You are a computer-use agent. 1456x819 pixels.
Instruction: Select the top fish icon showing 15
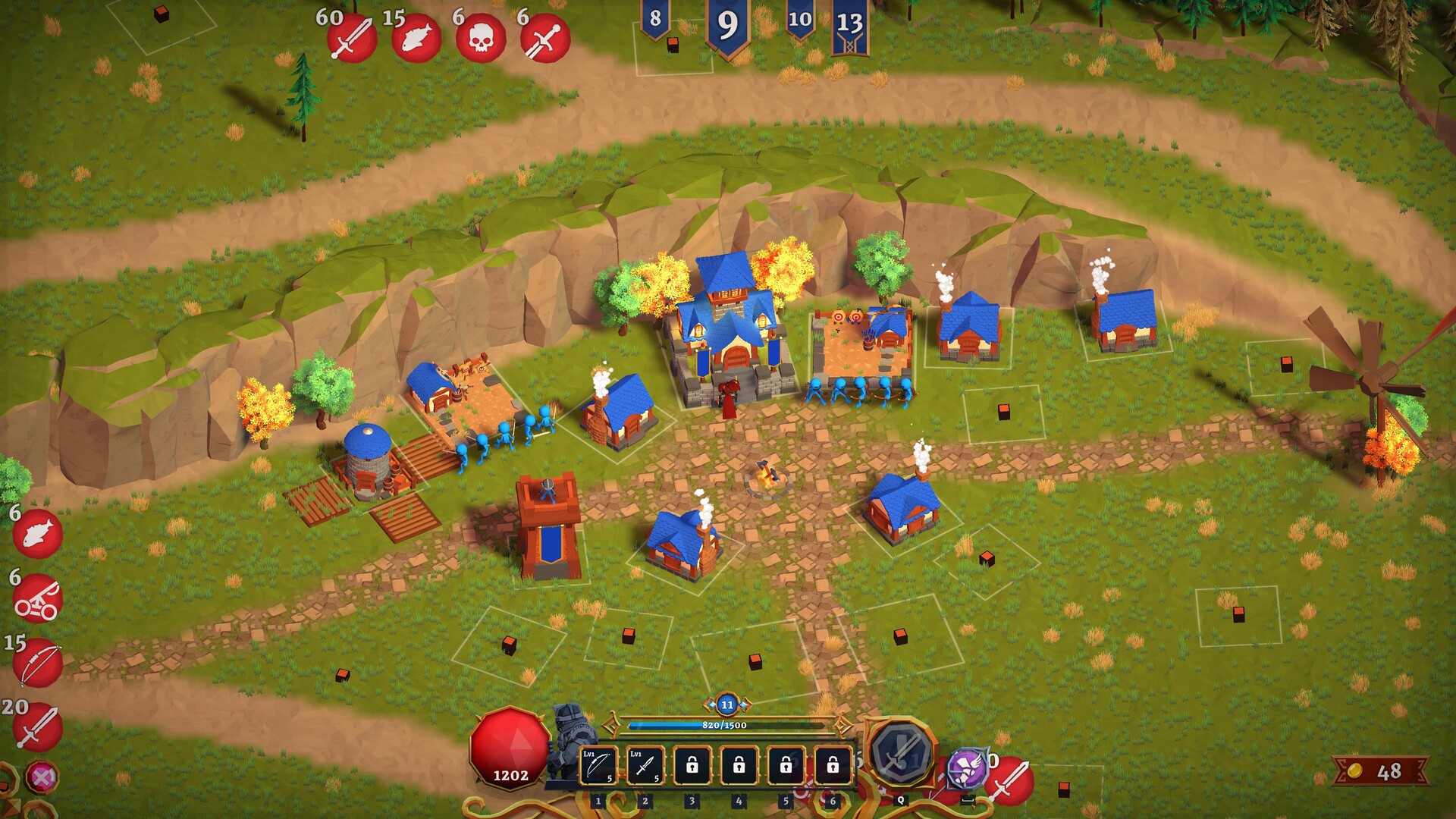pos(416,38)
